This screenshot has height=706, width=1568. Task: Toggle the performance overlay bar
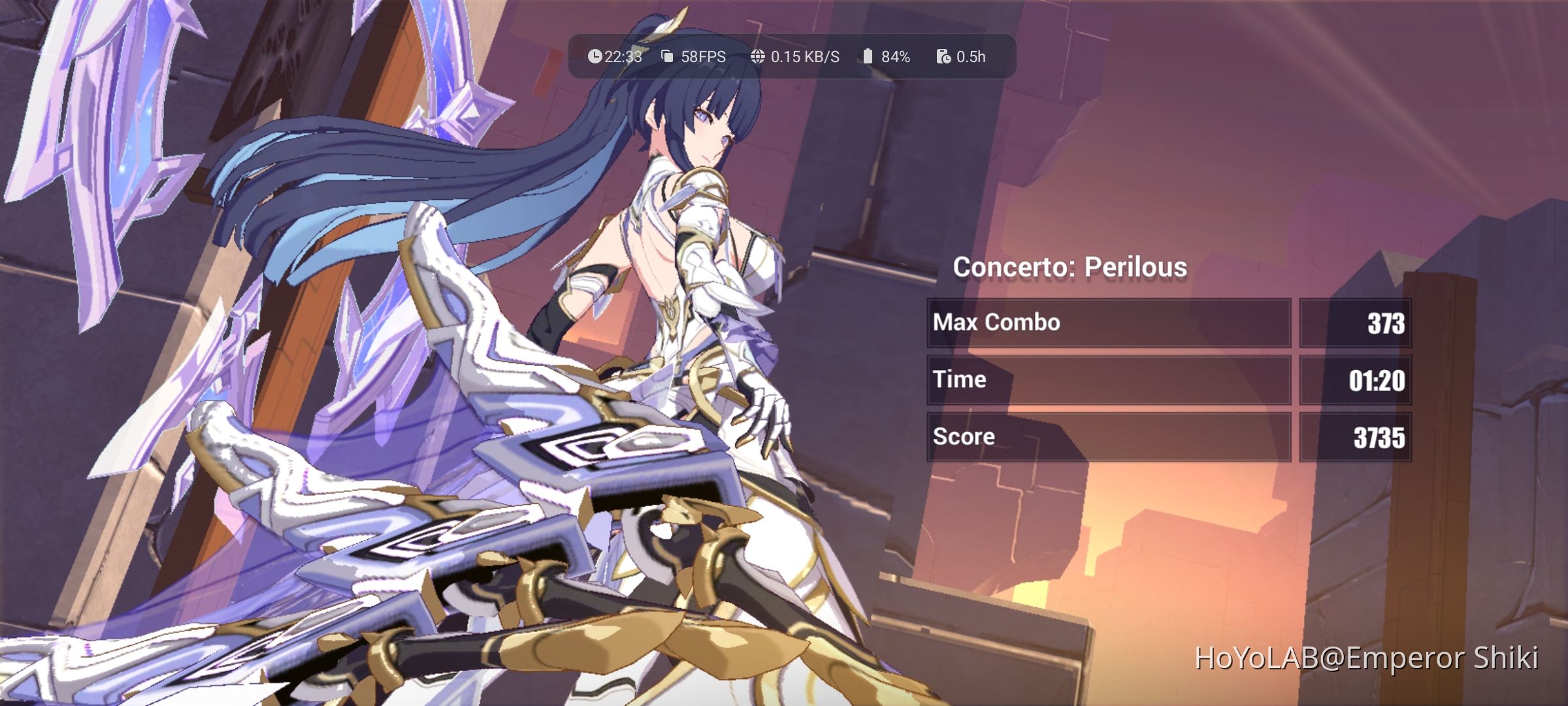[784, 57]
